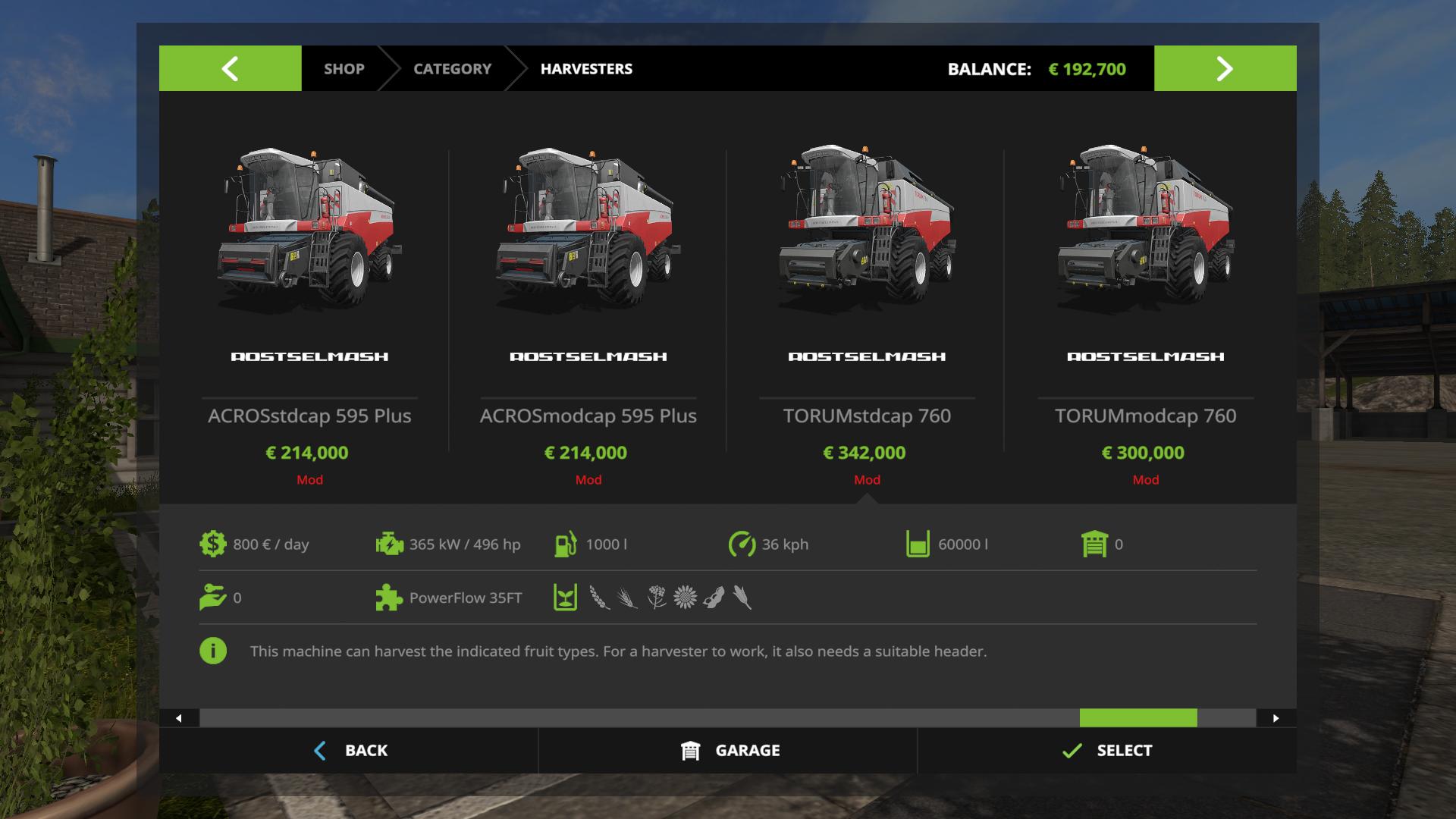Go to the next shop page arrow
The image size is (1456, 819).
1225,68
